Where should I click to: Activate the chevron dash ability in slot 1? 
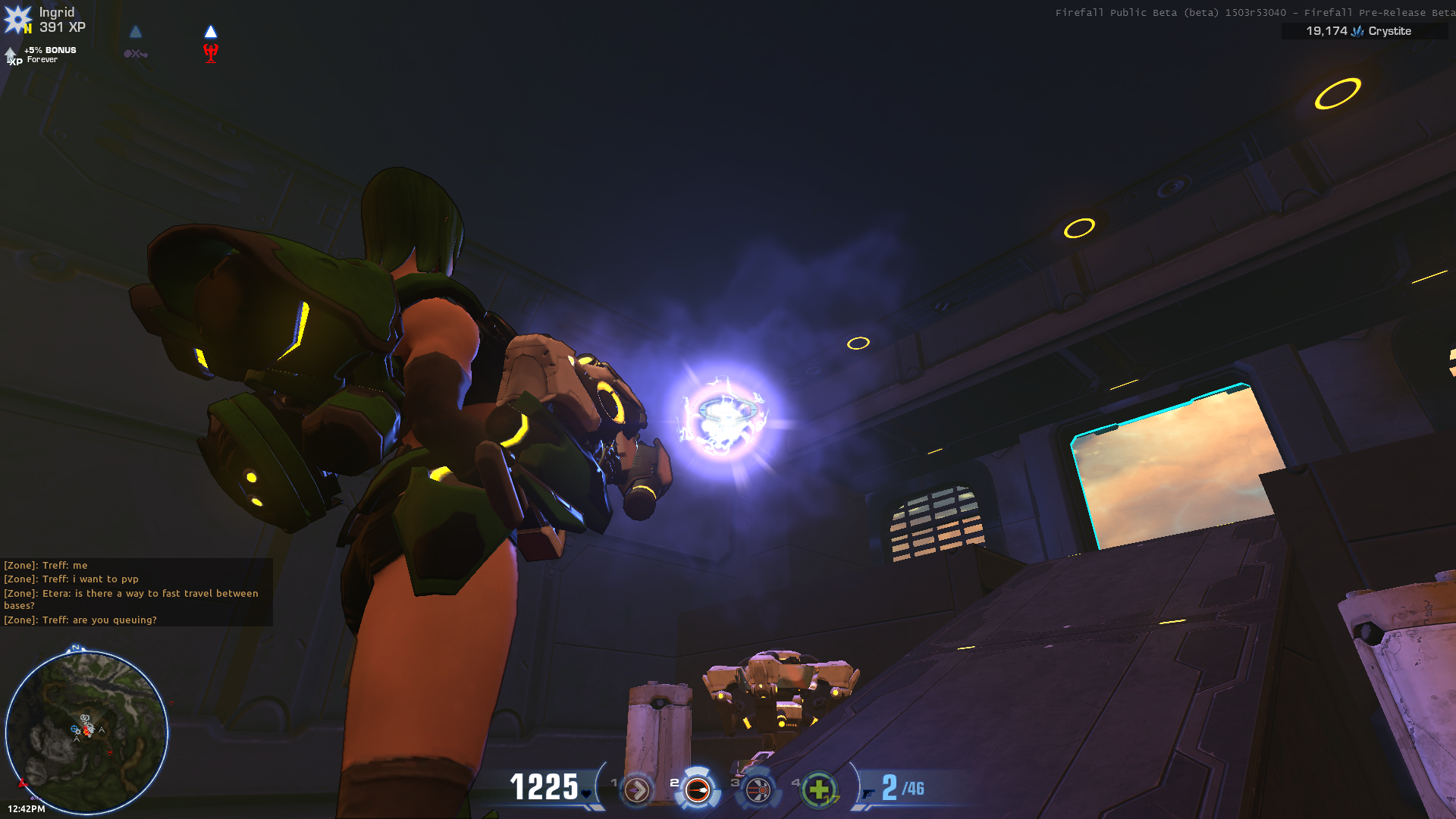coord(637,790)
